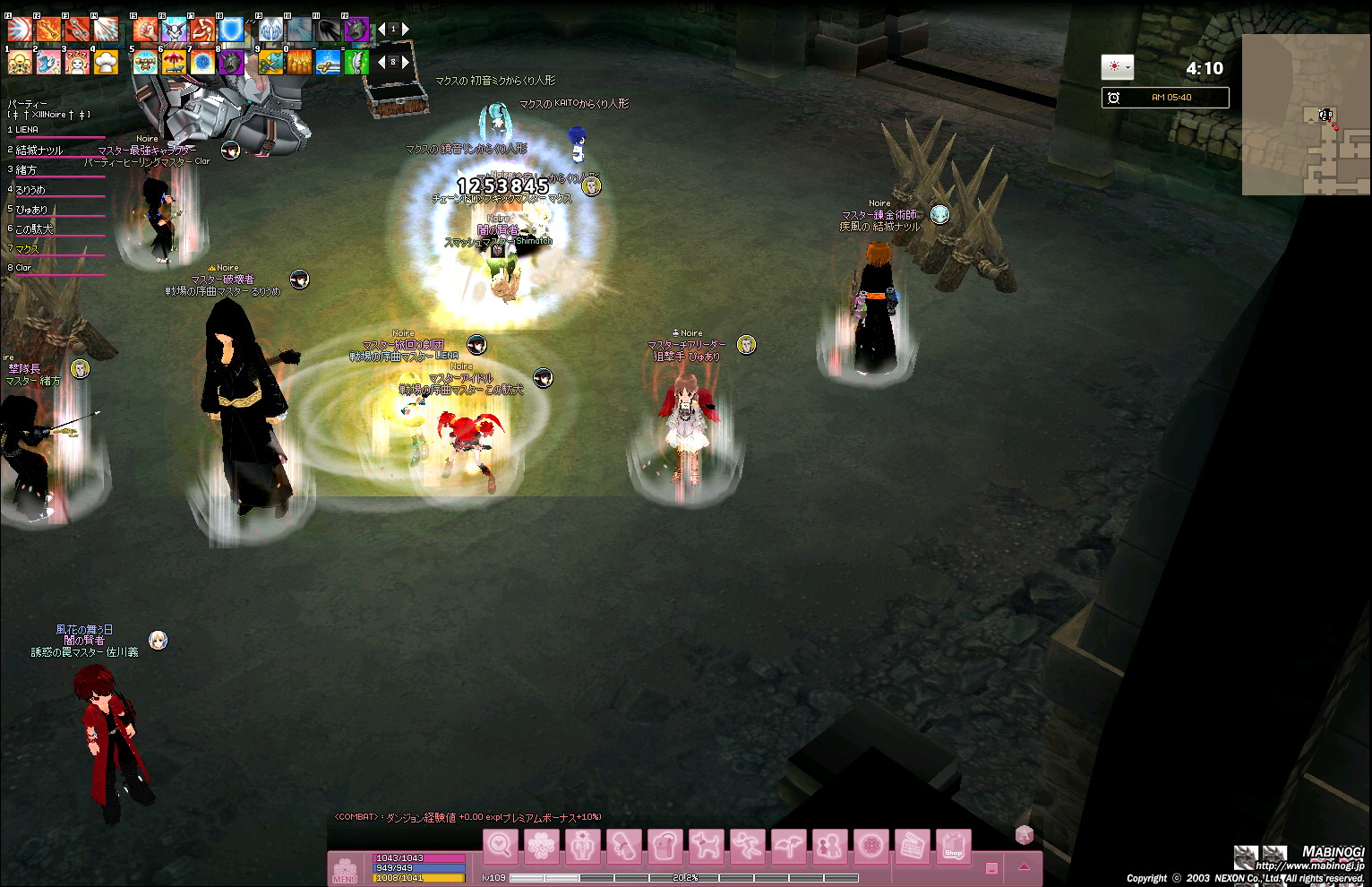Open the sun weather dropdown

point(1117,67)
